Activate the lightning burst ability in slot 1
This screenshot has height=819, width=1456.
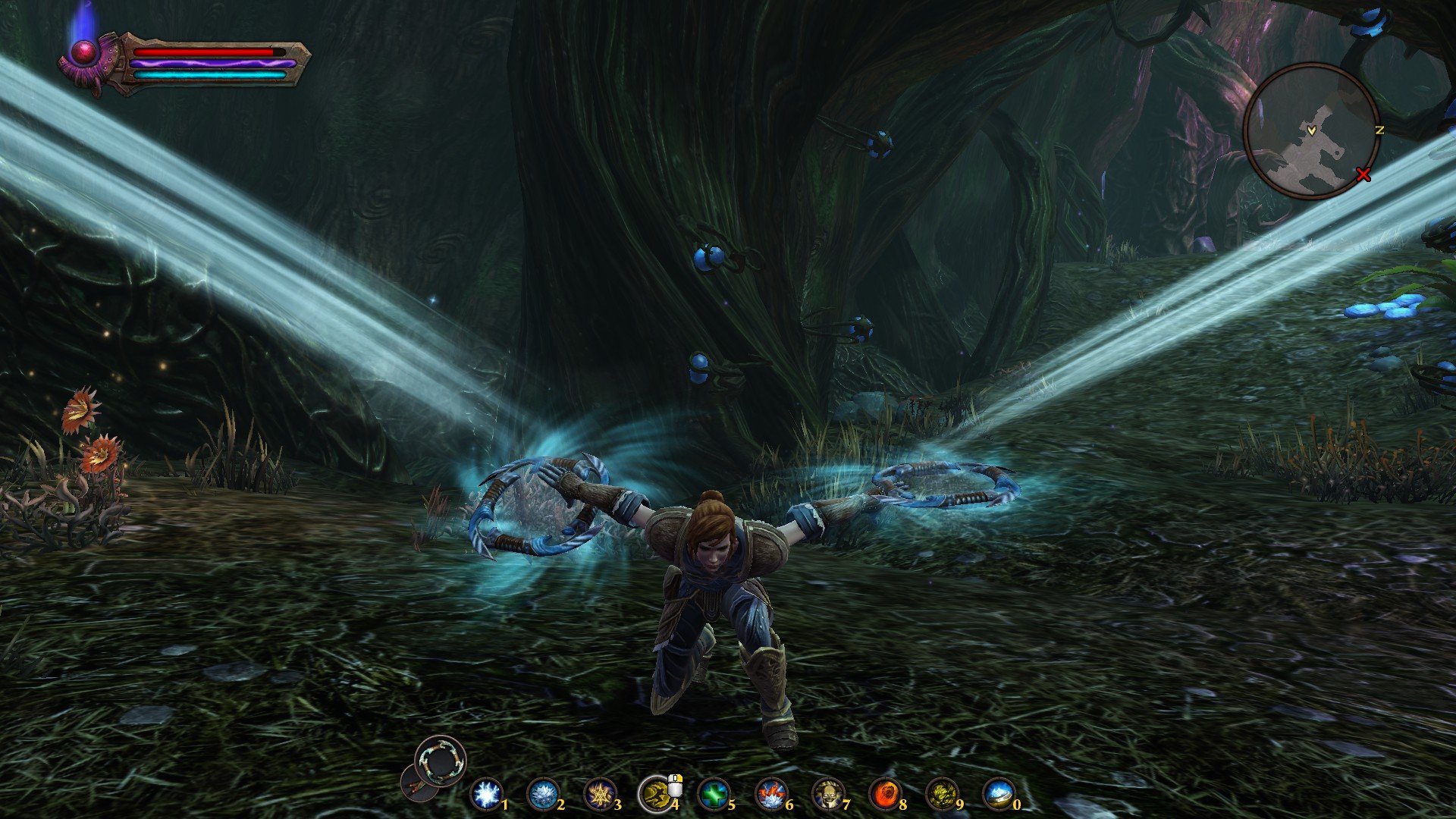point(485,795)
